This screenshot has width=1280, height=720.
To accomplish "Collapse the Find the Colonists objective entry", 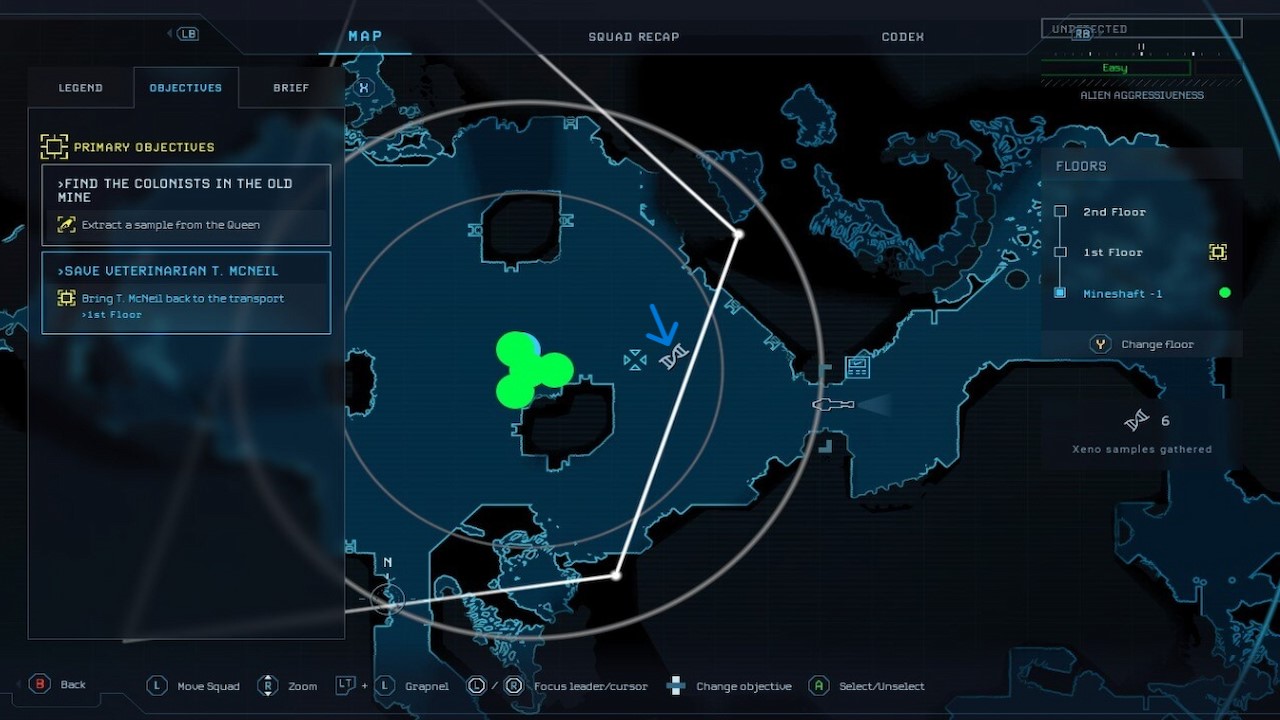I will tap(186, 190).
